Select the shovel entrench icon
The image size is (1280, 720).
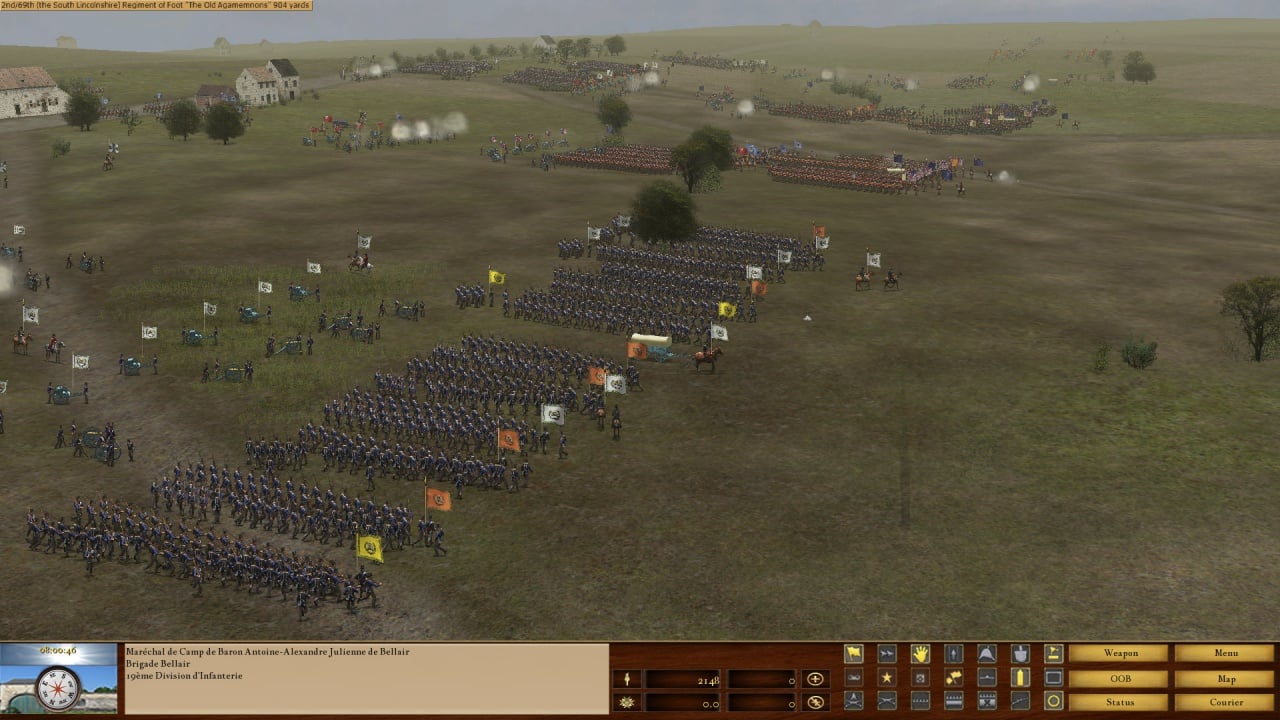pyautogui.click(x=1020, y=653)
